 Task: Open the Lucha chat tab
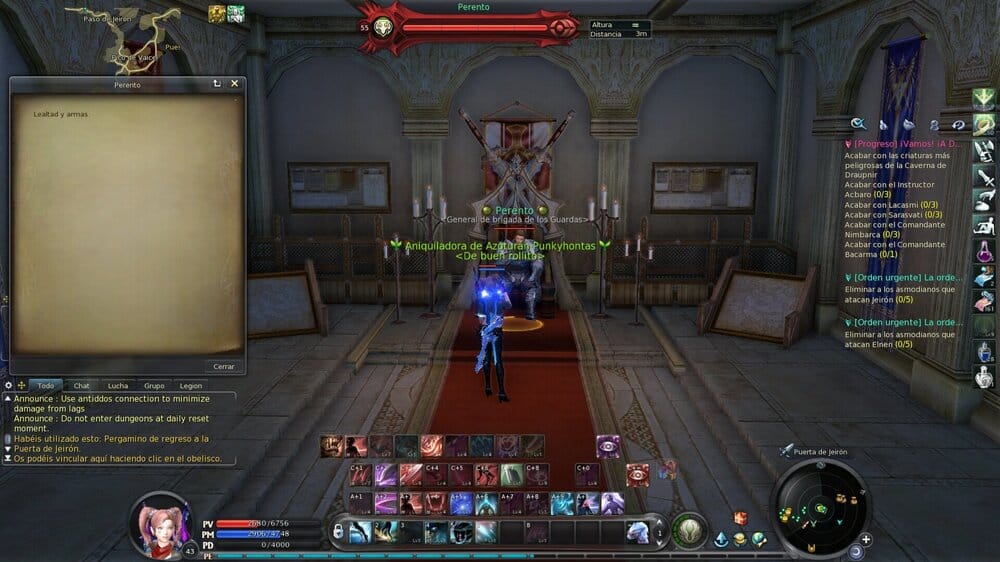pos(117,385)
